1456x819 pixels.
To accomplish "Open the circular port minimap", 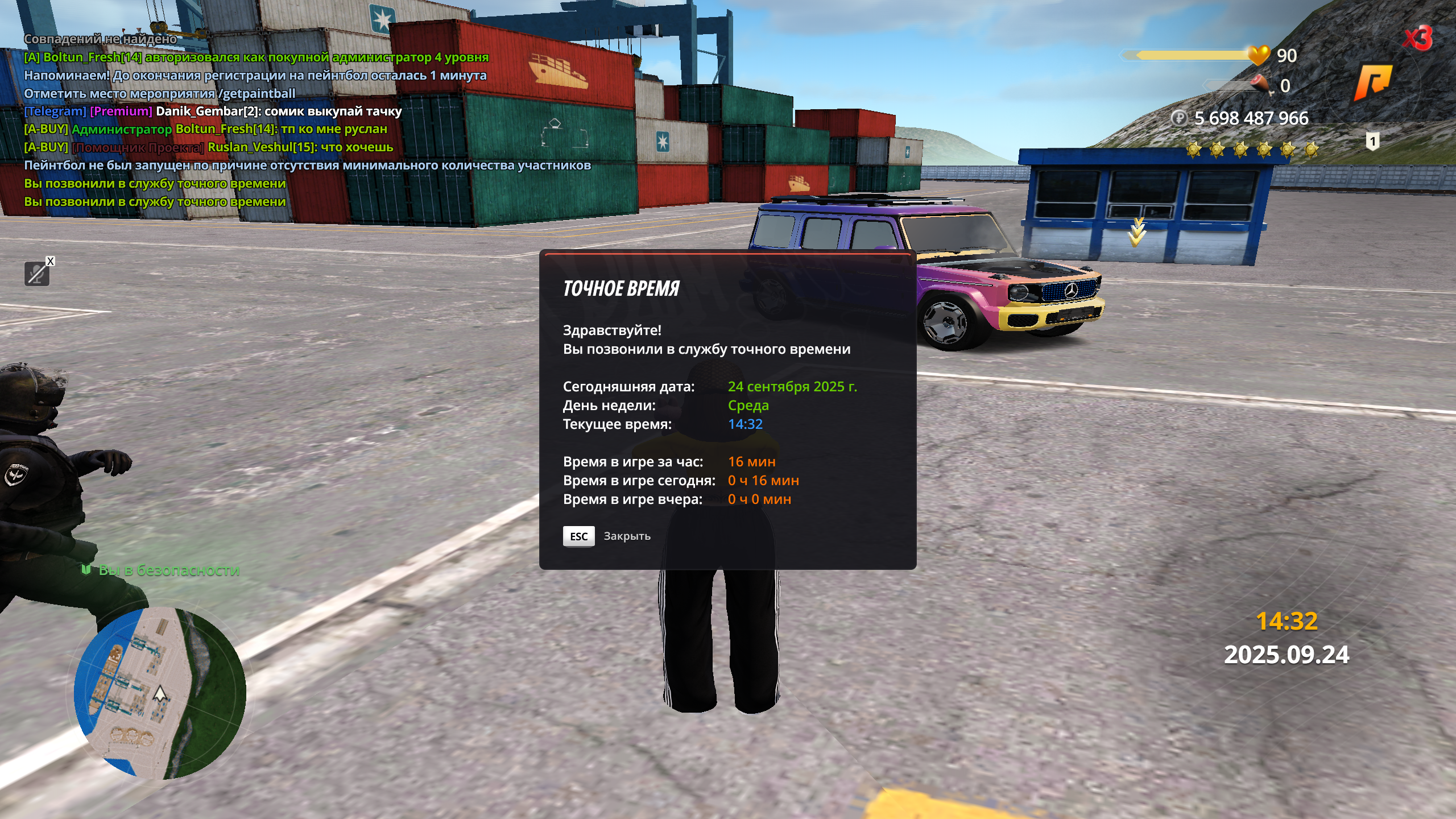I will (x=160, y=693).
